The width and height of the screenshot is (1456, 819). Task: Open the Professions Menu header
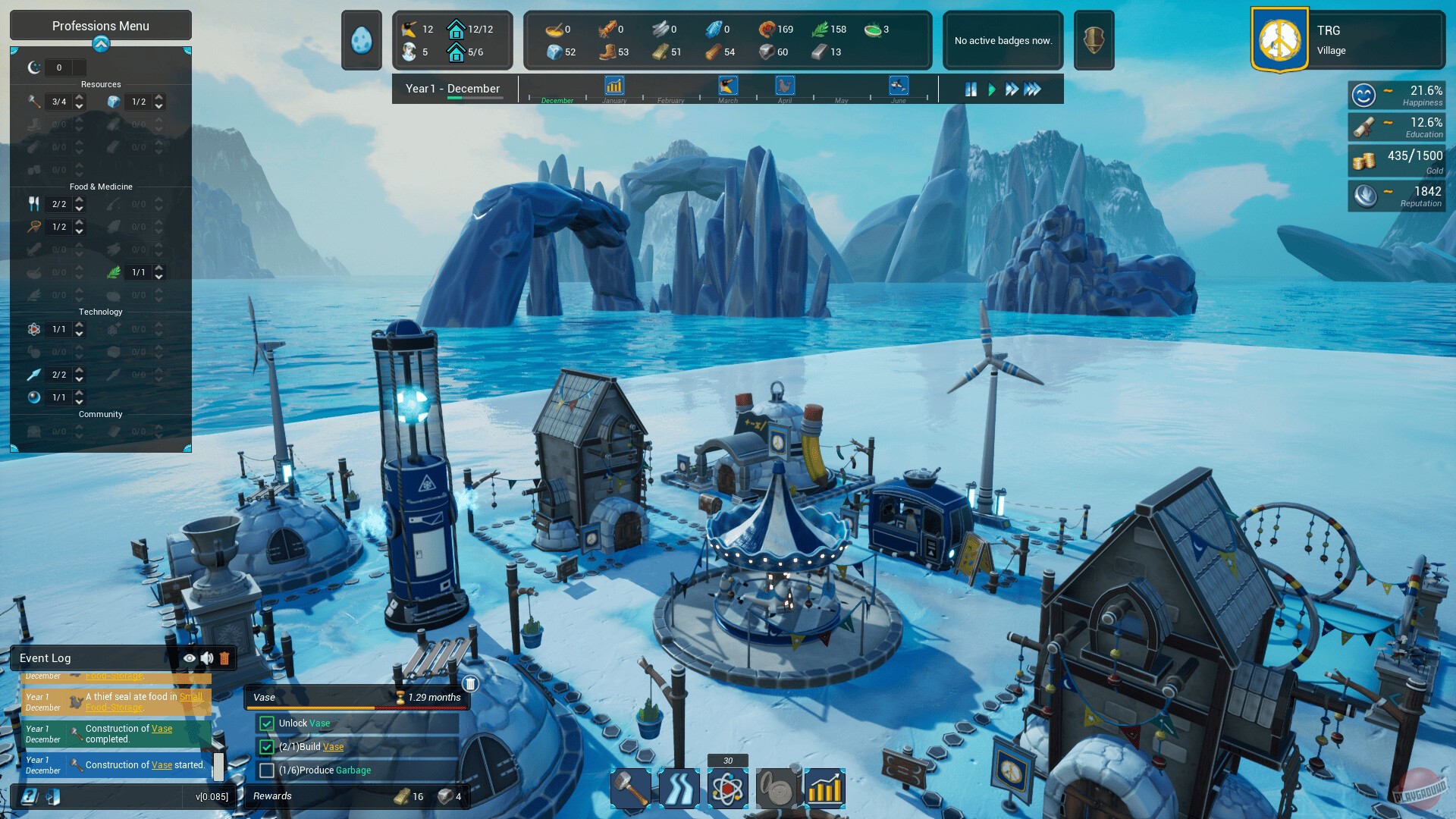100,25
